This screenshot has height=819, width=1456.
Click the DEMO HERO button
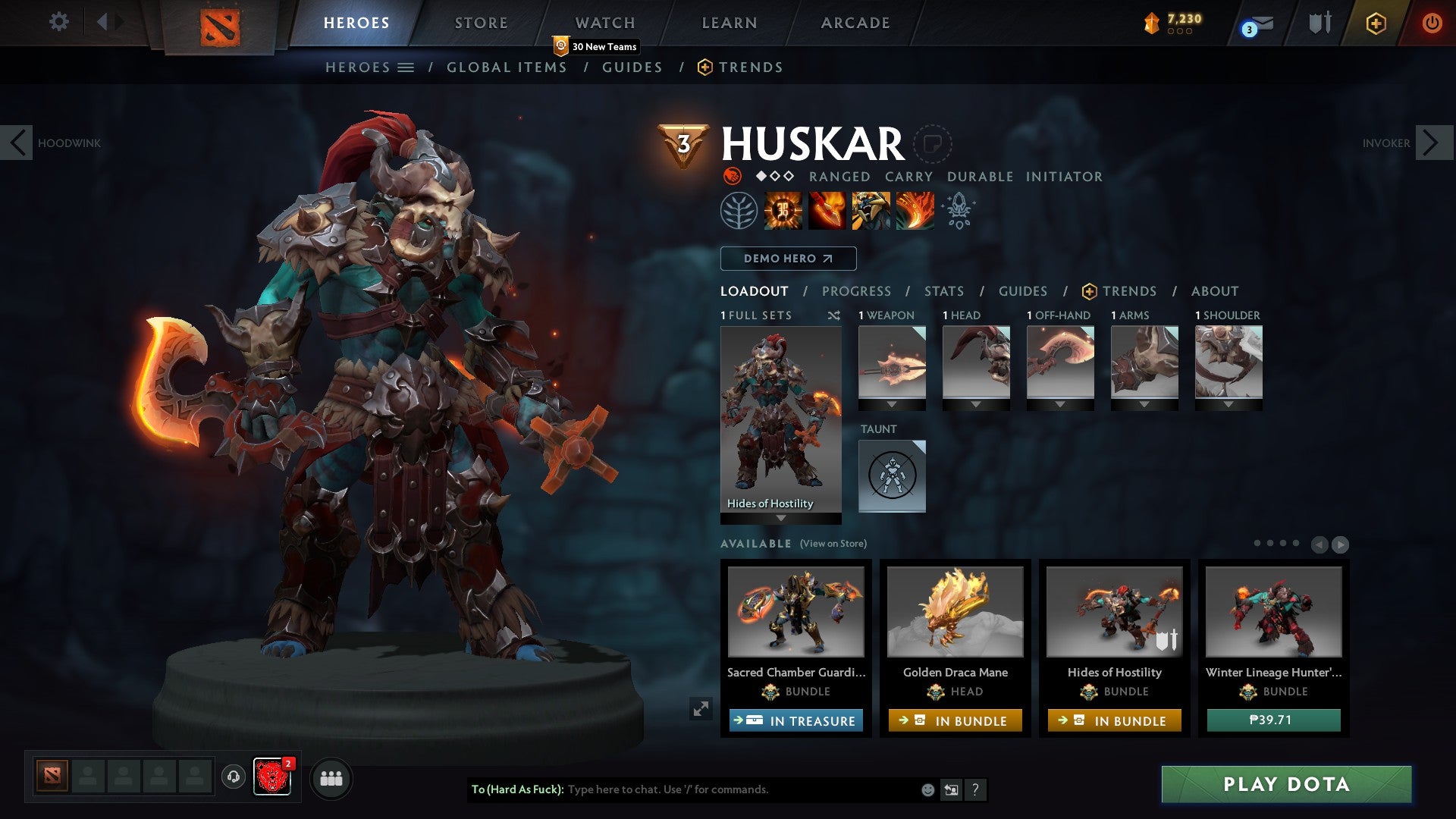tap(787, 259)
